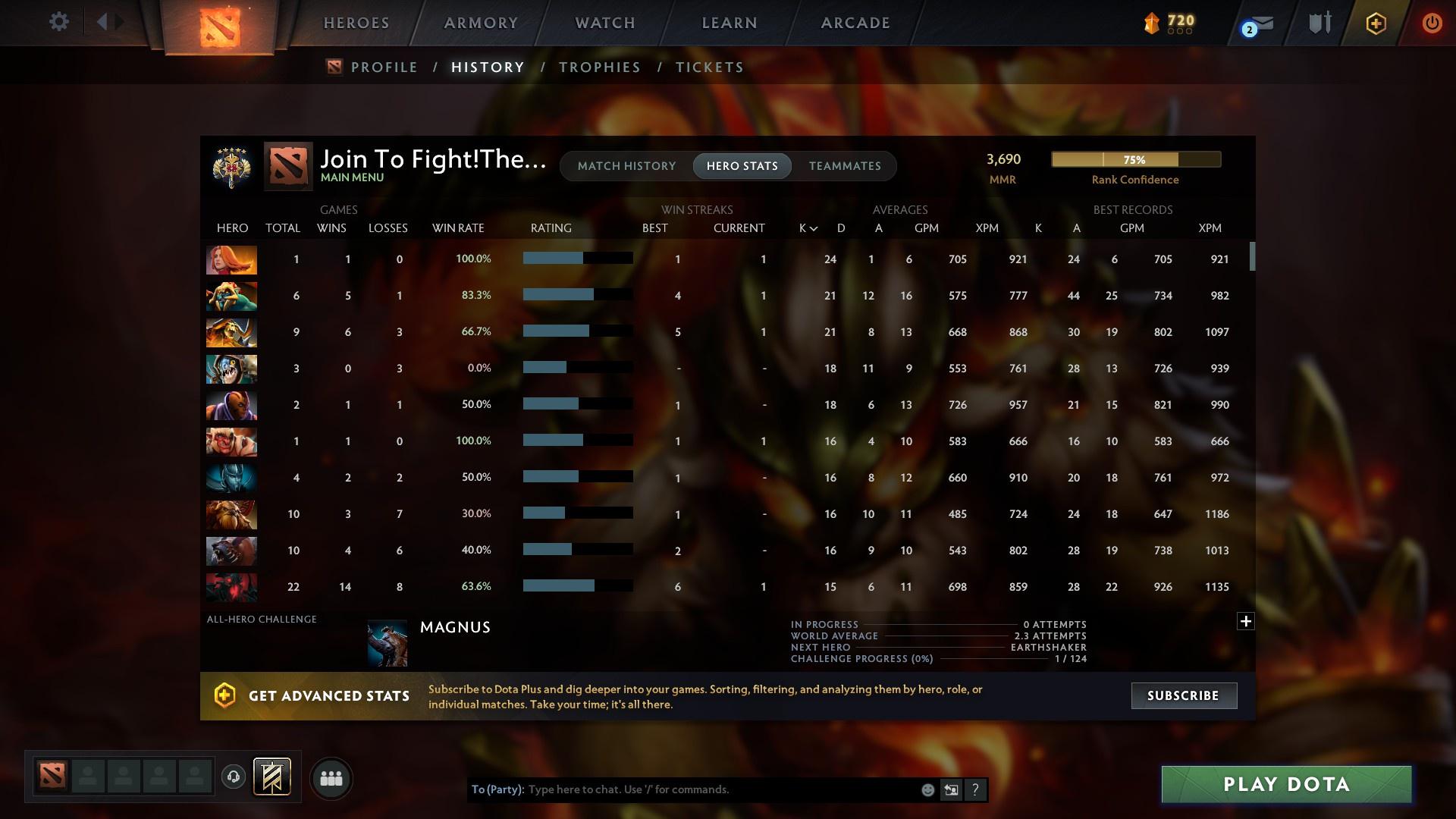Open the HEROES menu in the top bar
Viewport: 1456px width, 819px height.
(x=356, y=22)
